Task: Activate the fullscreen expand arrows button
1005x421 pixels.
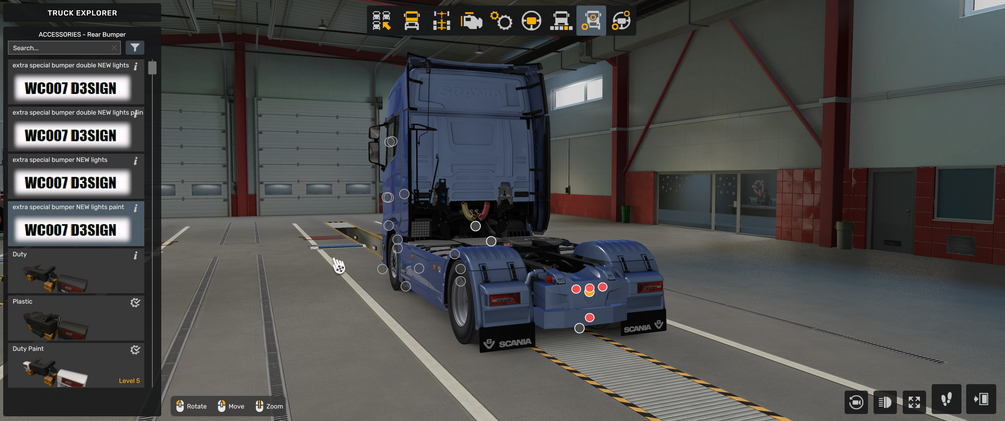Action: (x=914, y=402)
